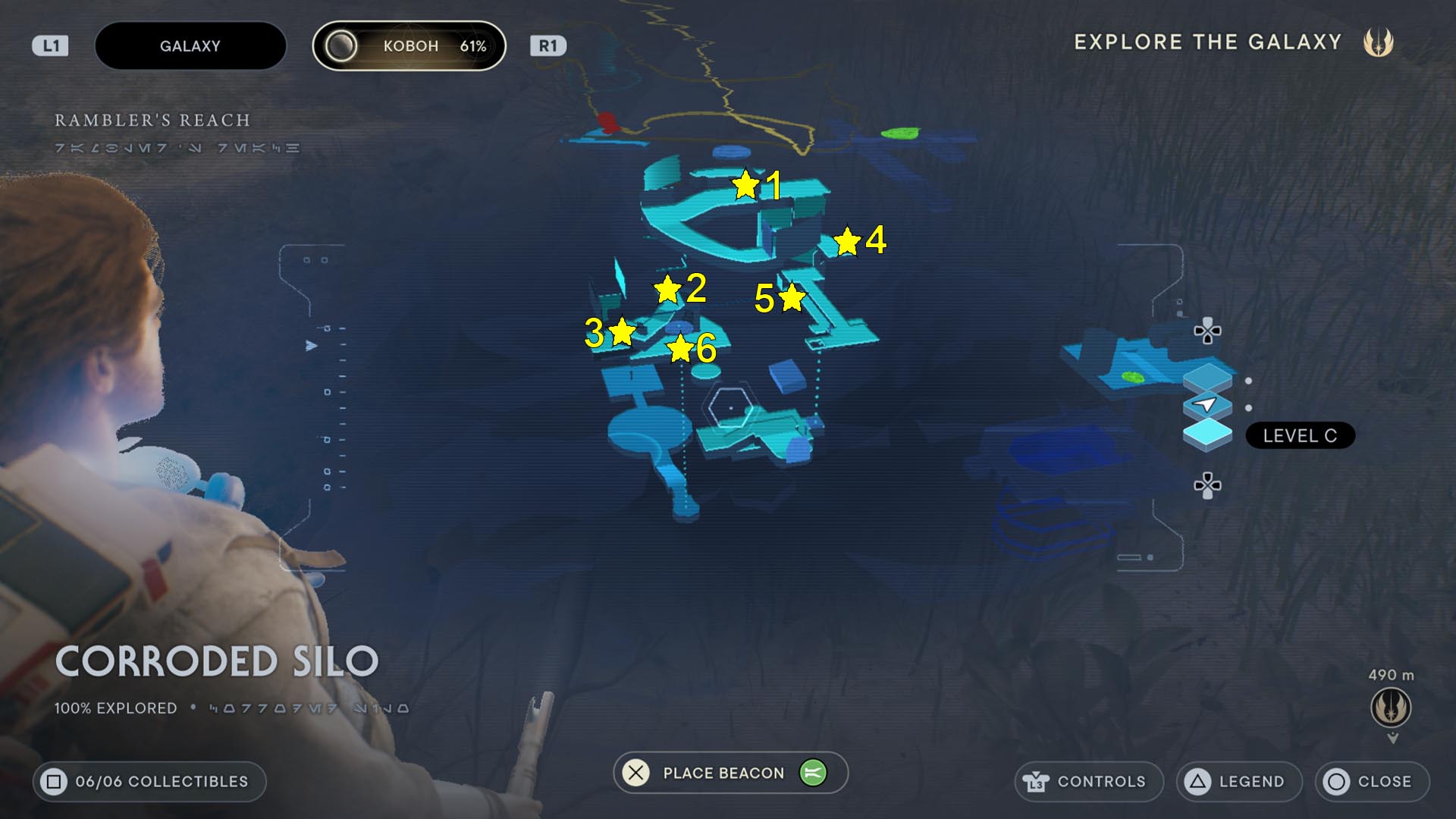Click the Koboh planet progress icon
Screen dimensions: 1456x819
[x=343, y=45]
